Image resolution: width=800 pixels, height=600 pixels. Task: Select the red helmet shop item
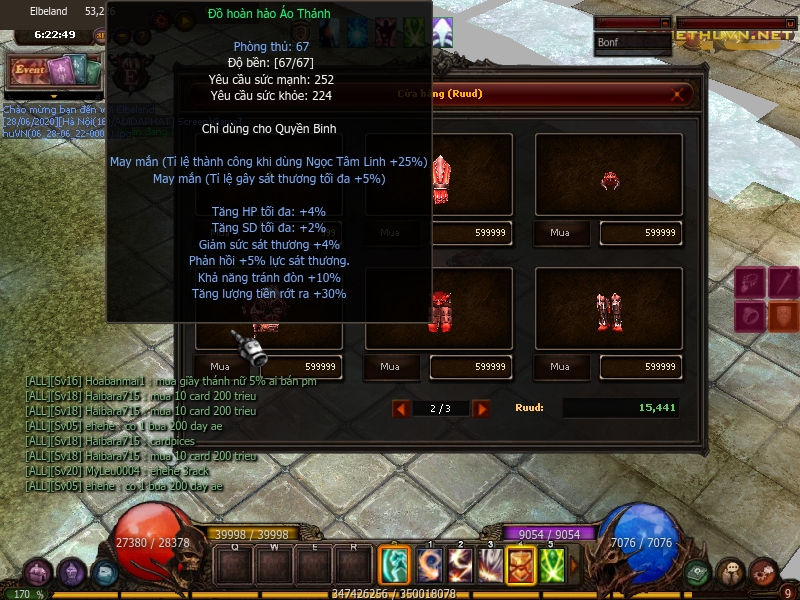pyautogui.click(x=609, y=178)
